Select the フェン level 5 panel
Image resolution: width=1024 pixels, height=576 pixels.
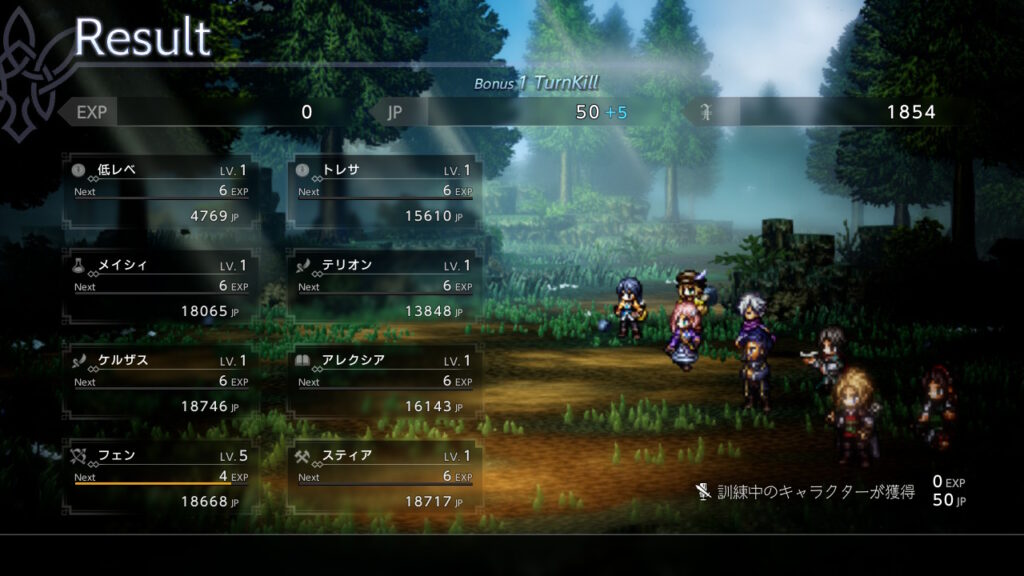point(160,478)
